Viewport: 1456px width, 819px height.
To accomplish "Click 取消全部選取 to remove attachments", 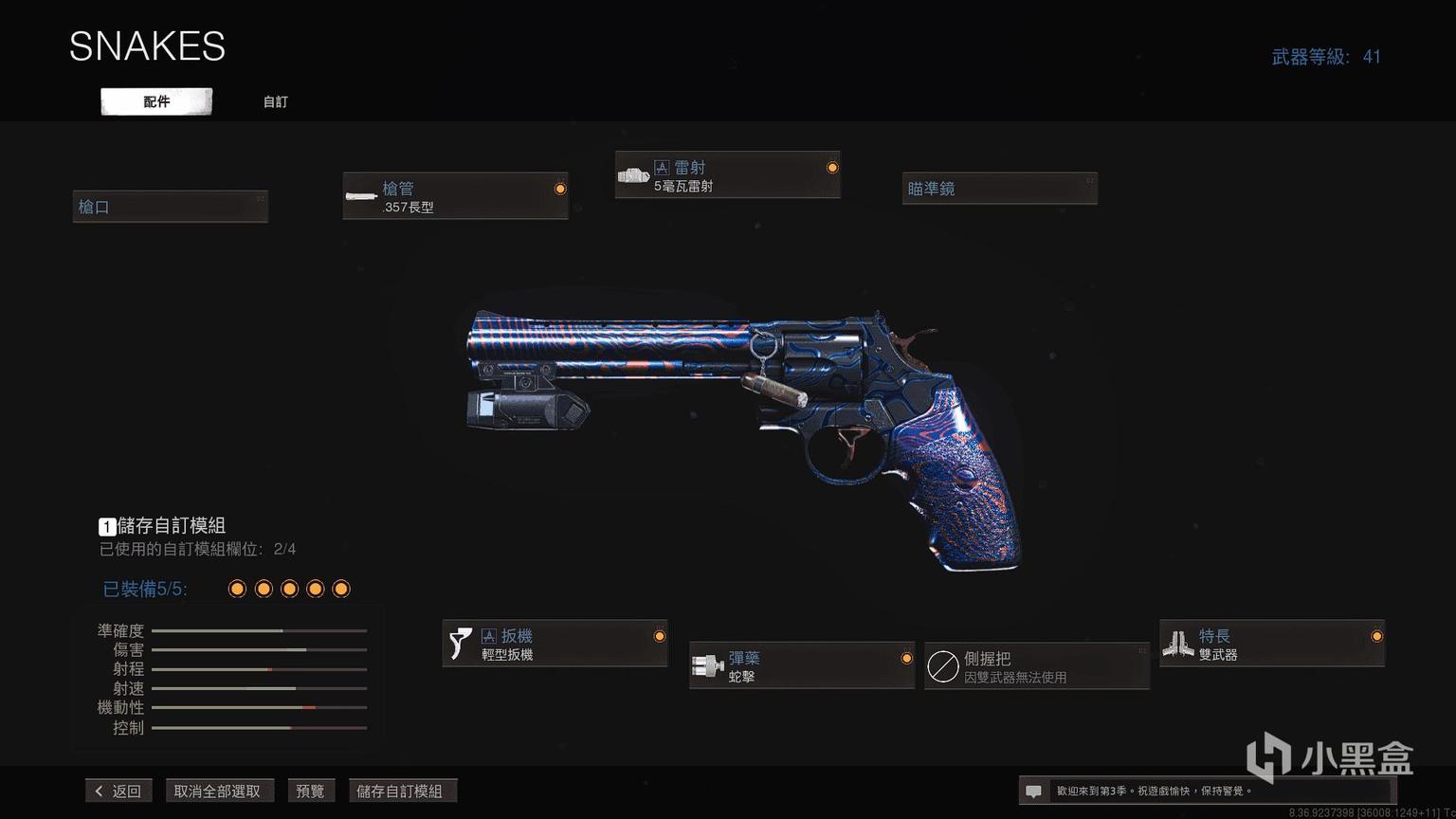I will click(x=217, y=791).
